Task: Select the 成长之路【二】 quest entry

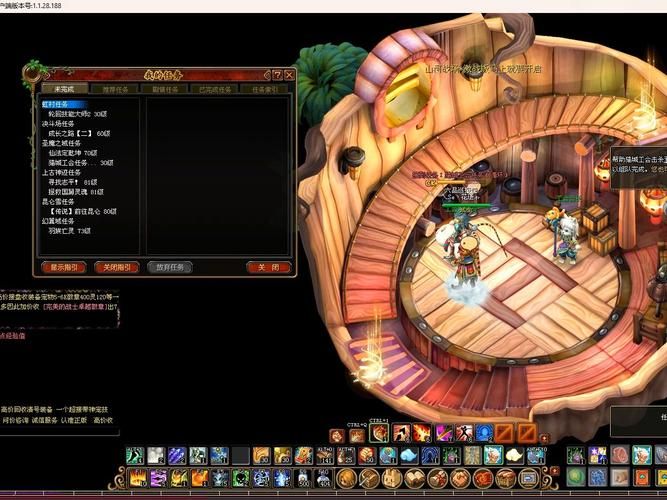Action: tap(70, 132)
